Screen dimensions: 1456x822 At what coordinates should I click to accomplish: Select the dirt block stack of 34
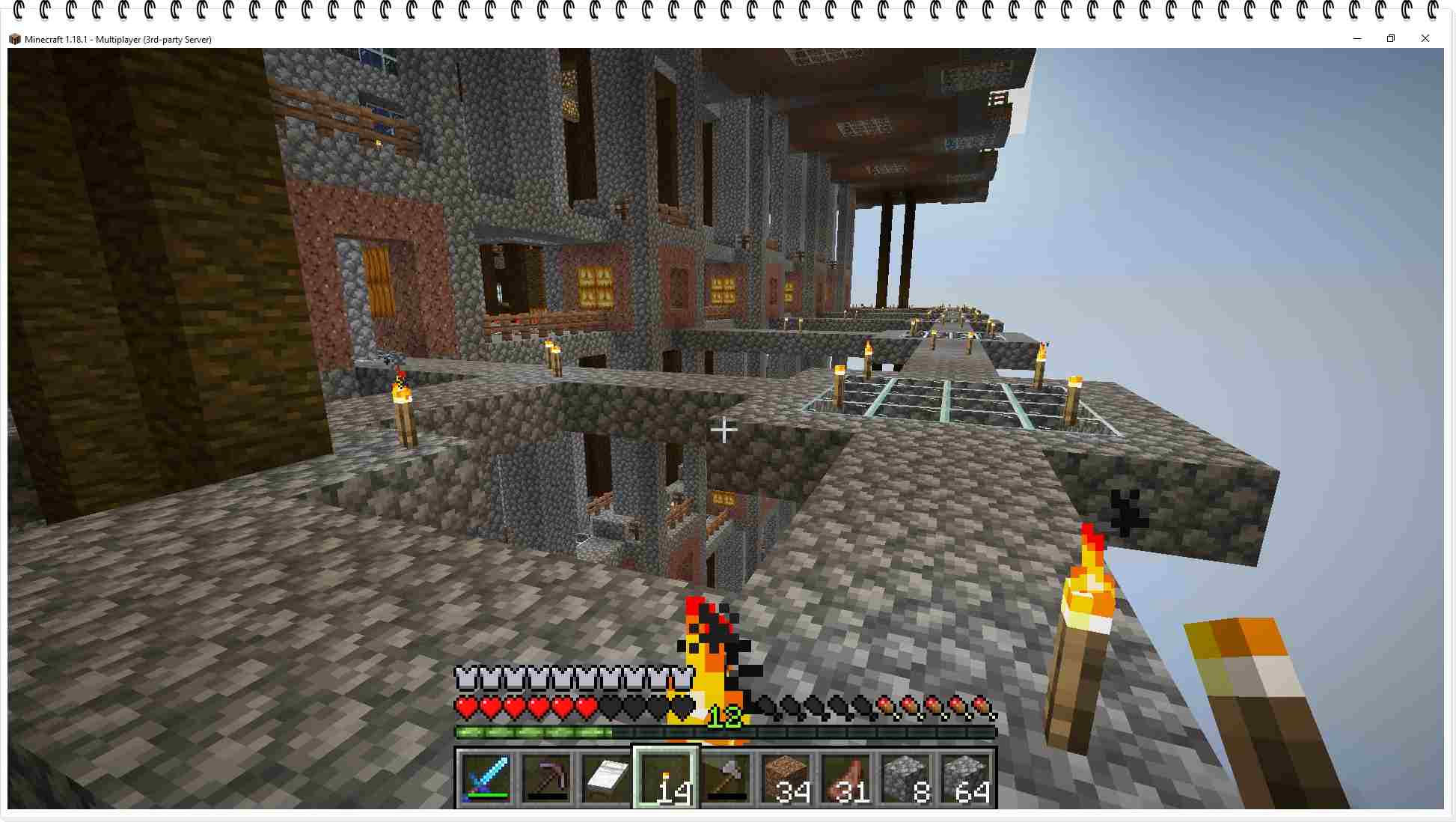point(786,779)
